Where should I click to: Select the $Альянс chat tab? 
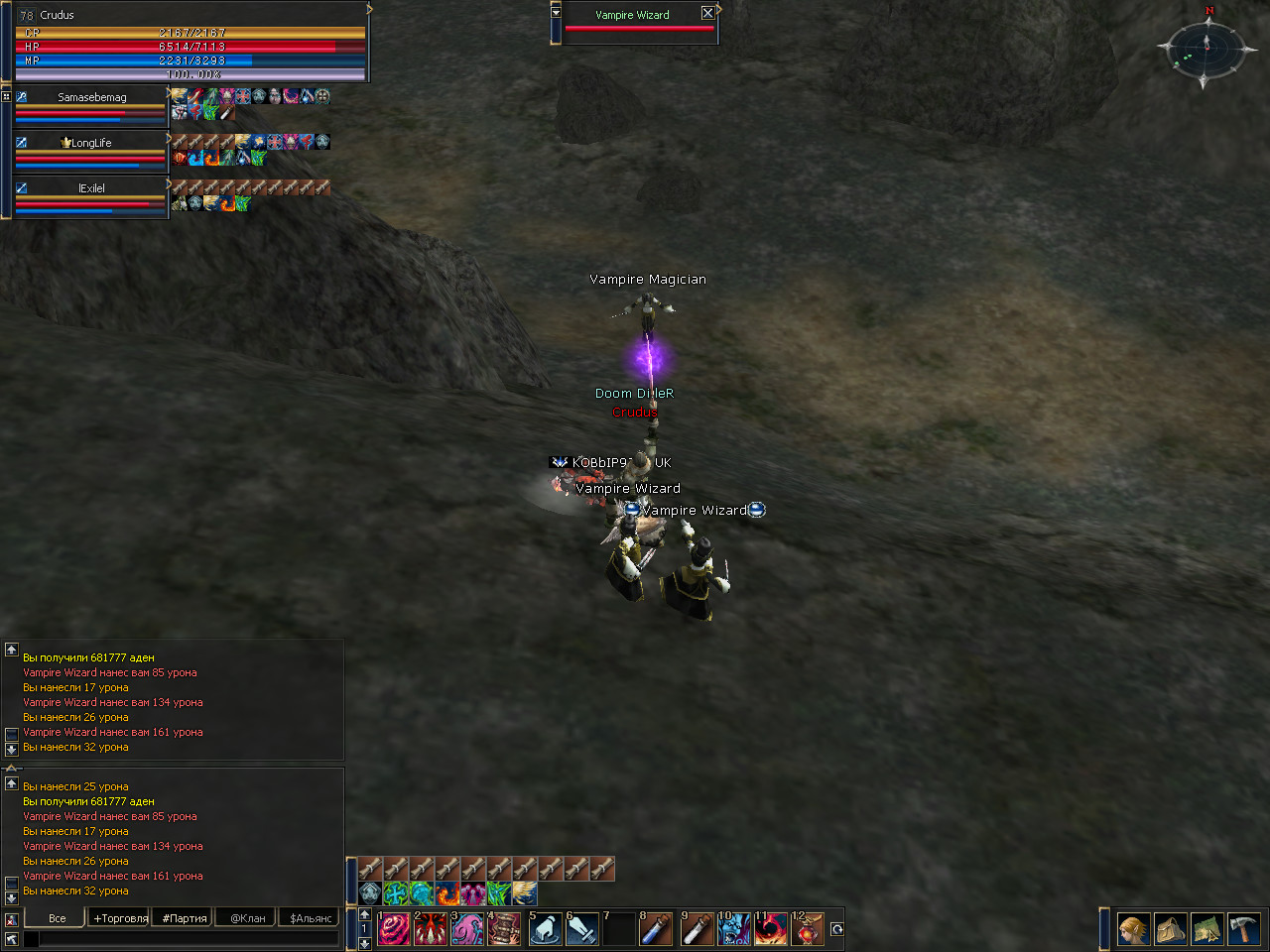(311, 918)
